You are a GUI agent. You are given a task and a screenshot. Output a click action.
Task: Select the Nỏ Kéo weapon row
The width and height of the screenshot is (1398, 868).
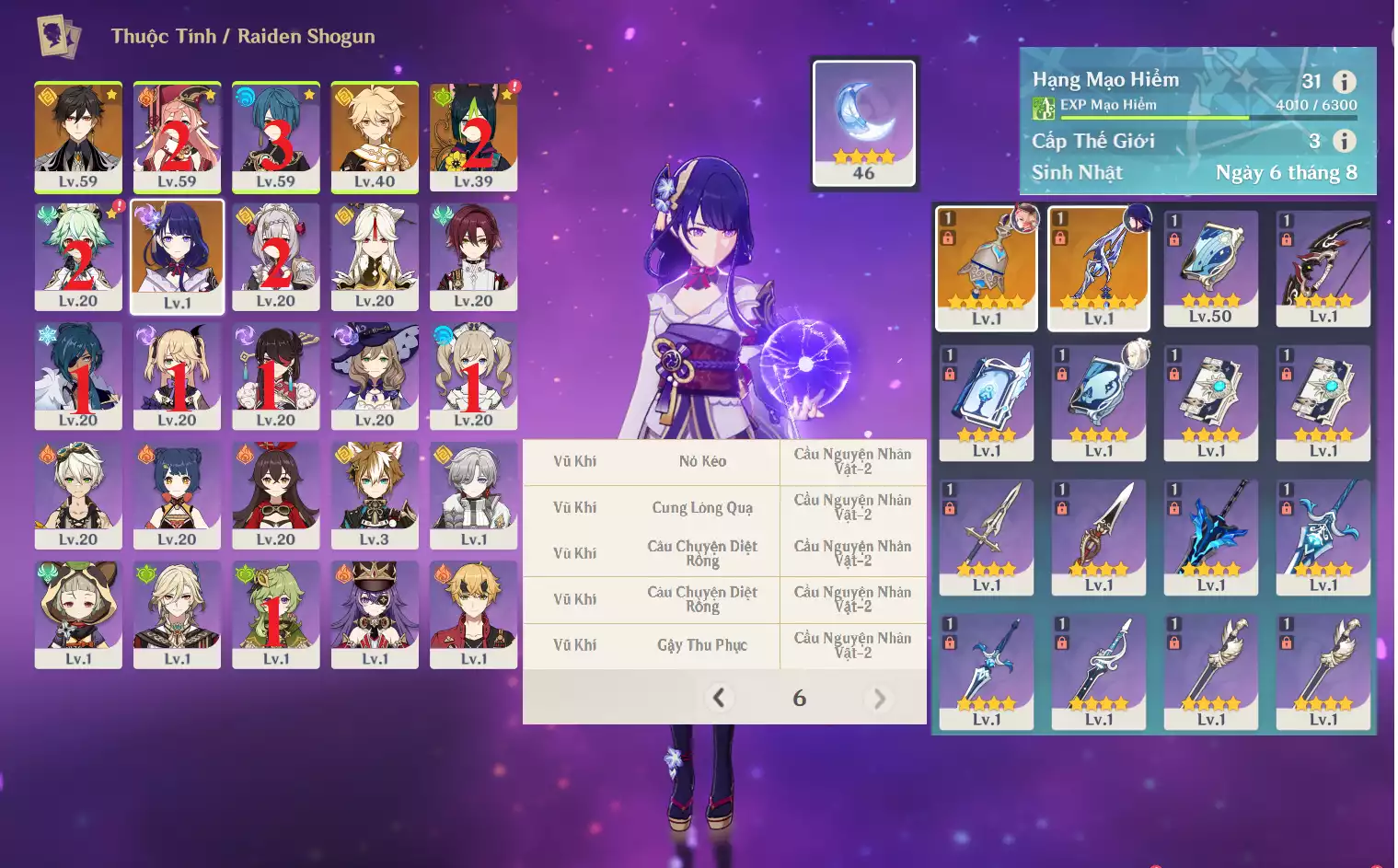pos(702,461)
